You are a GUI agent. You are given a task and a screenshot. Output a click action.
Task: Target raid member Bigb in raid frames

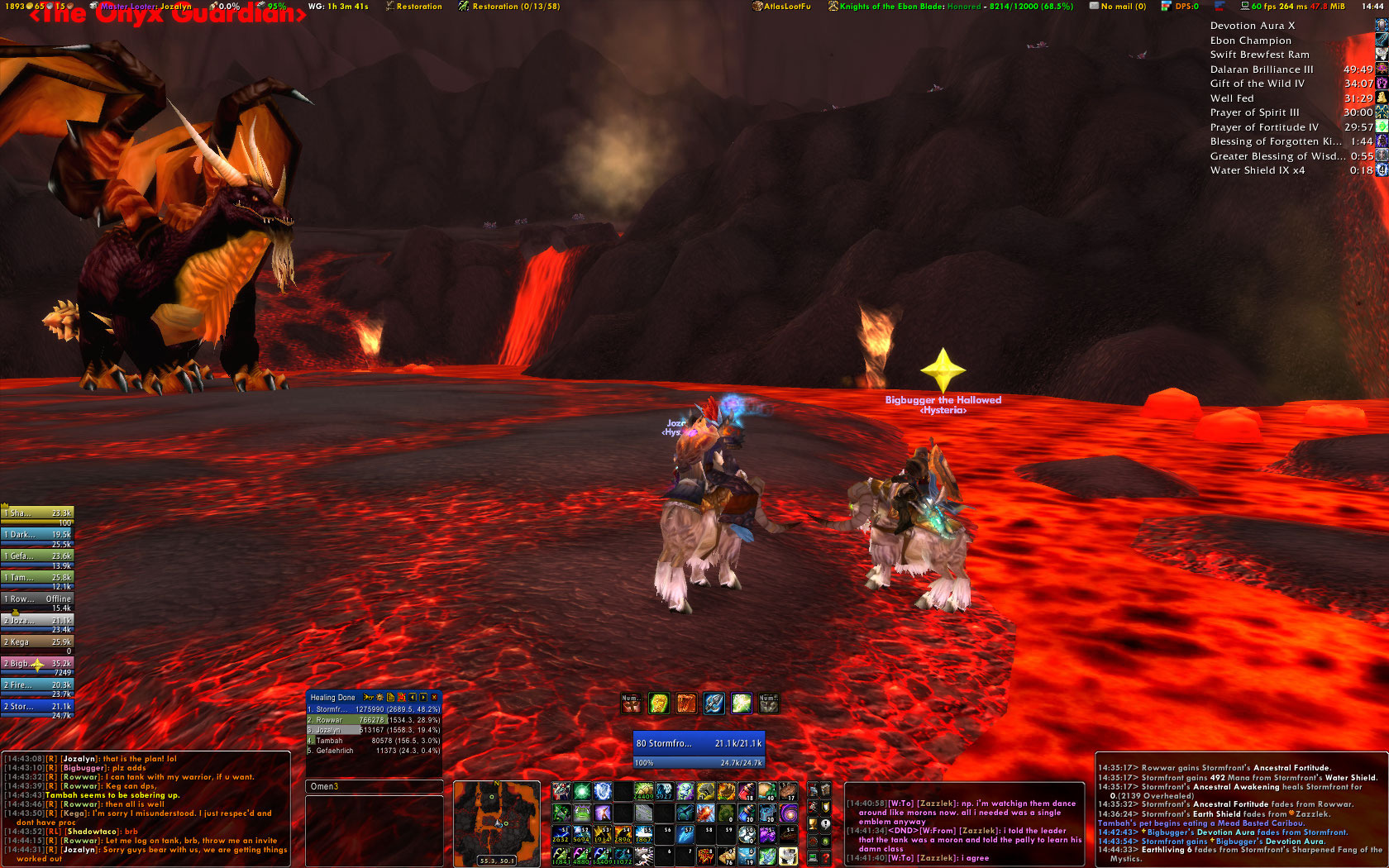(38, 664)
